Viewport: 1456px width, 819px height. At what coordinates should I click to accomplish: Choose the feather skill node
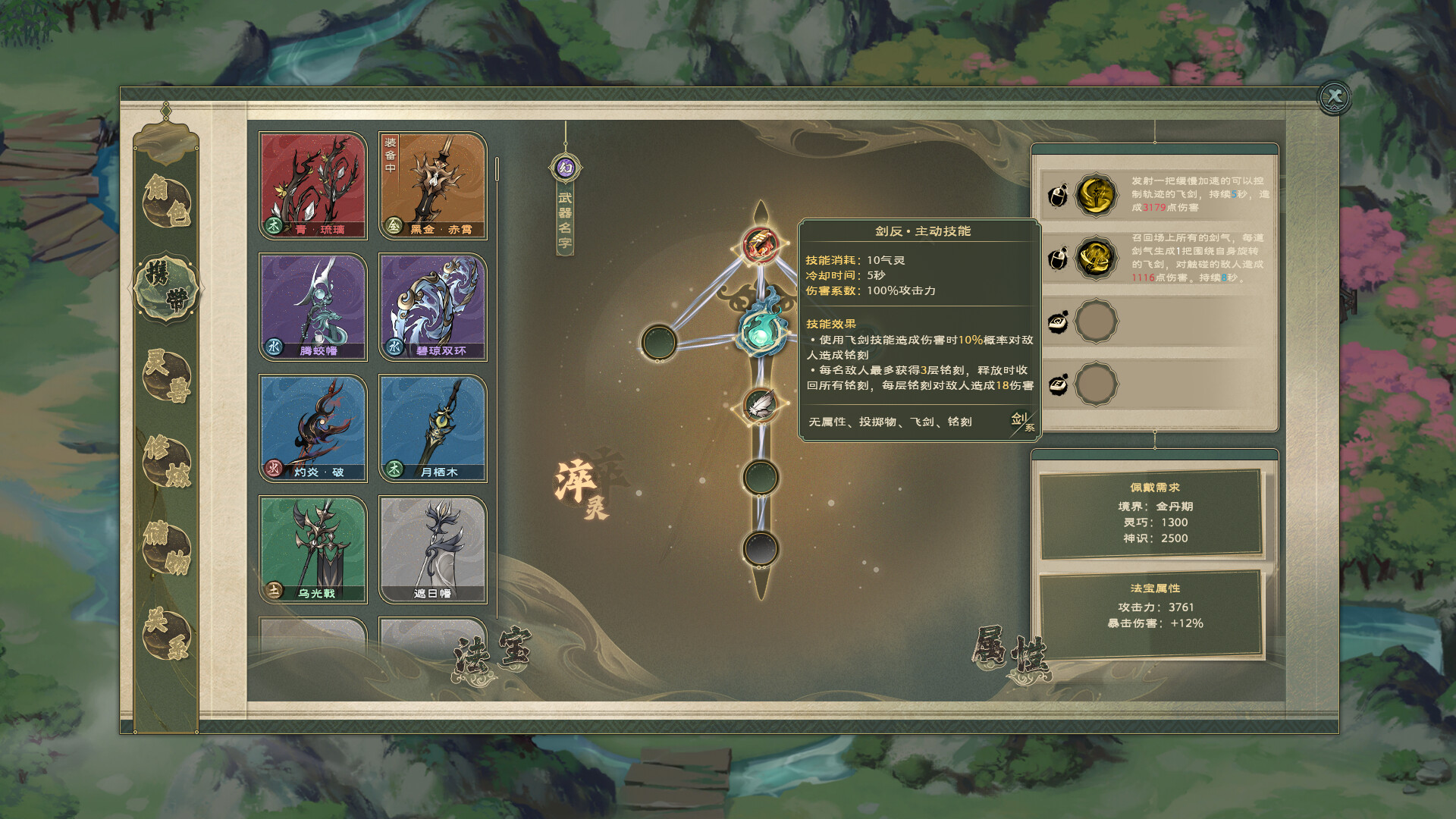(x=760, y=406)
